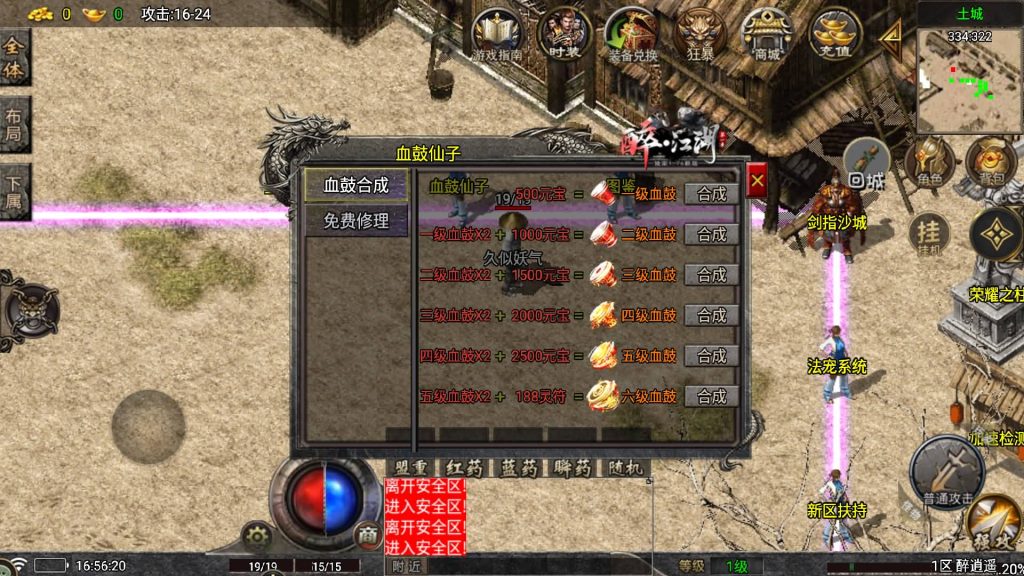Toggle 挂机 auto-play

click(929, 236)
